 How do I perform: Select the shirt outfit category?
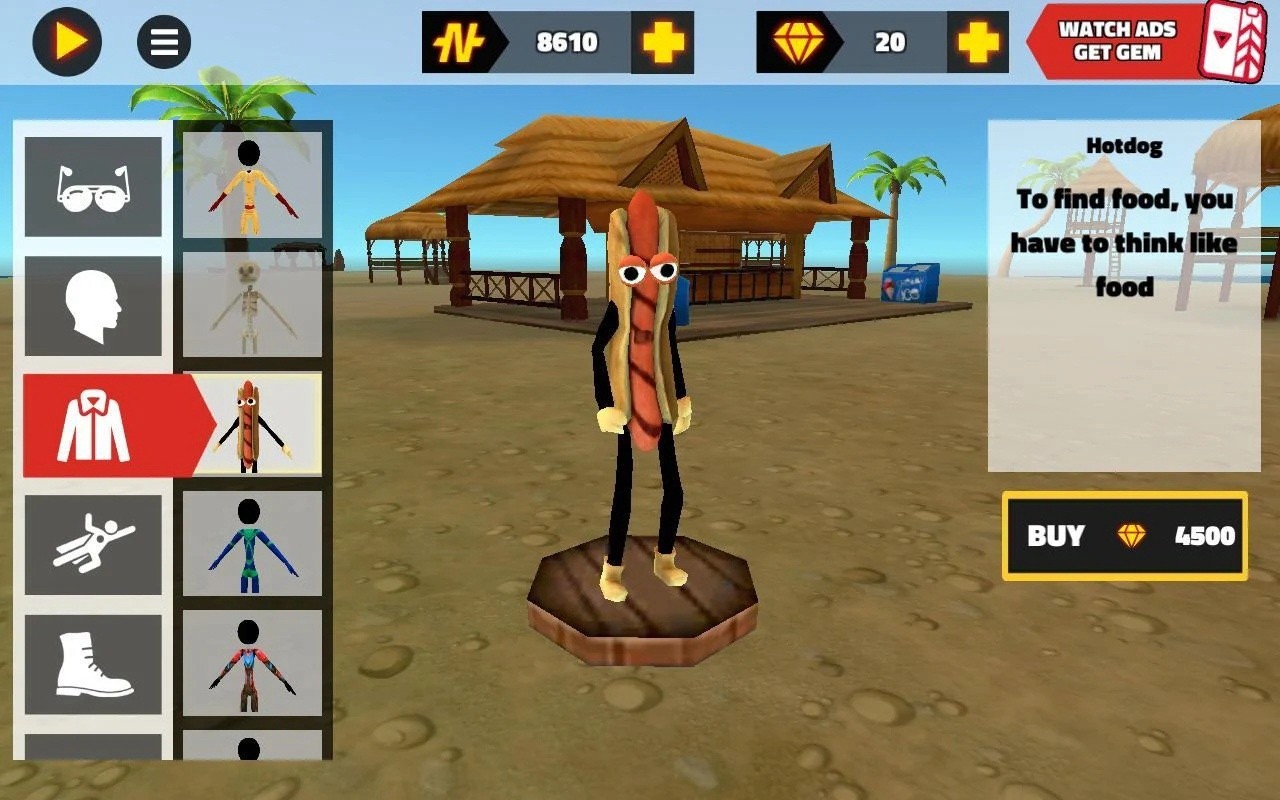93,424
